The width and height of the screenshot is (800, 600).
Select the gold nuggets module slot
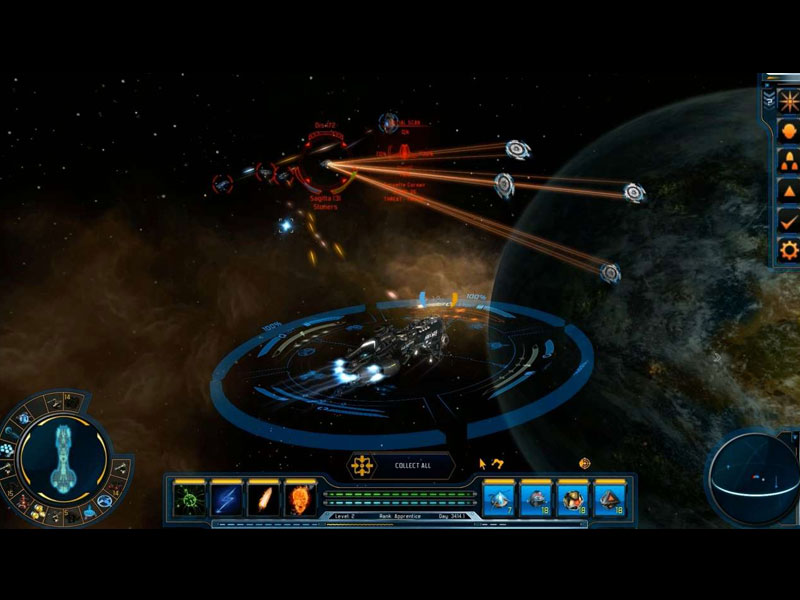point(37,513)
